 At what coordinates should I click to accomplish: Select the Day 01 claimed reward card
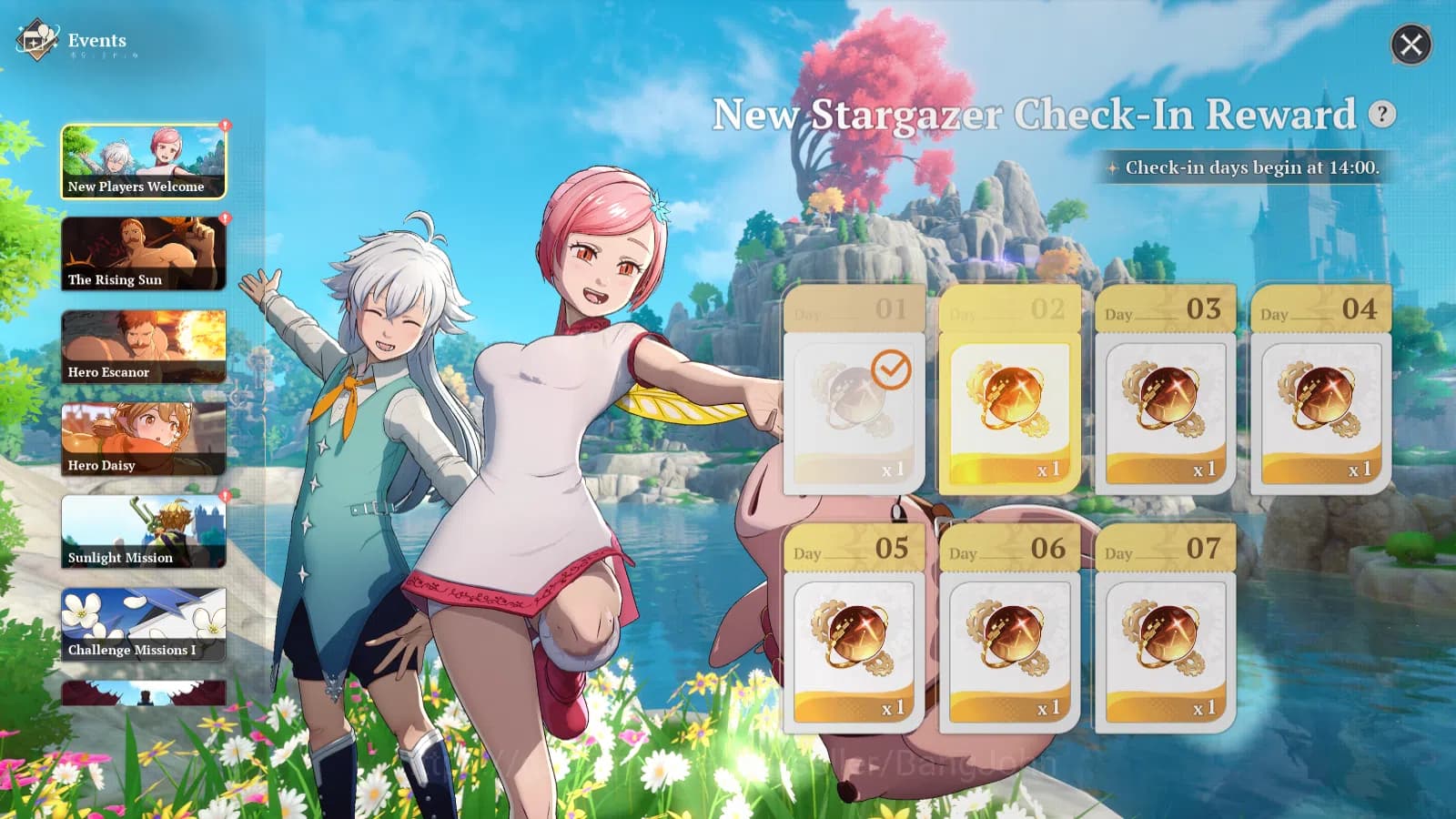pos(854,391)
